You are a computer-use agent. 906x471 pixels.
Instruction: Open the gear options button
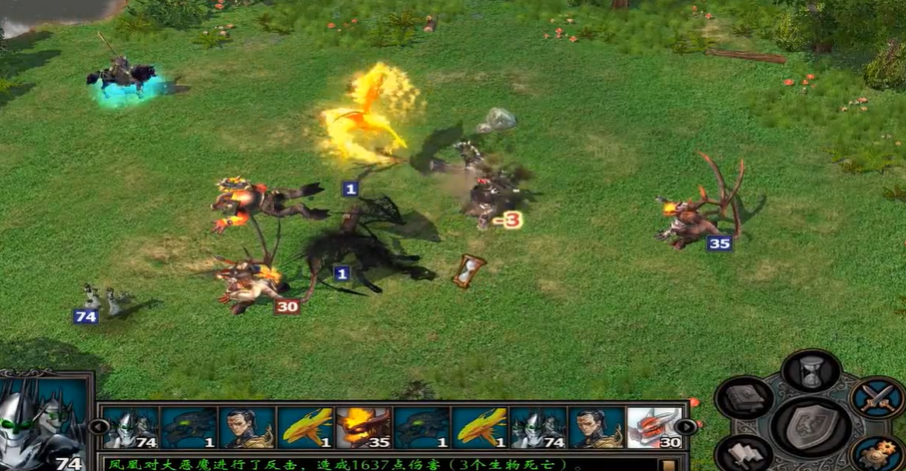(x=877, y=455)
